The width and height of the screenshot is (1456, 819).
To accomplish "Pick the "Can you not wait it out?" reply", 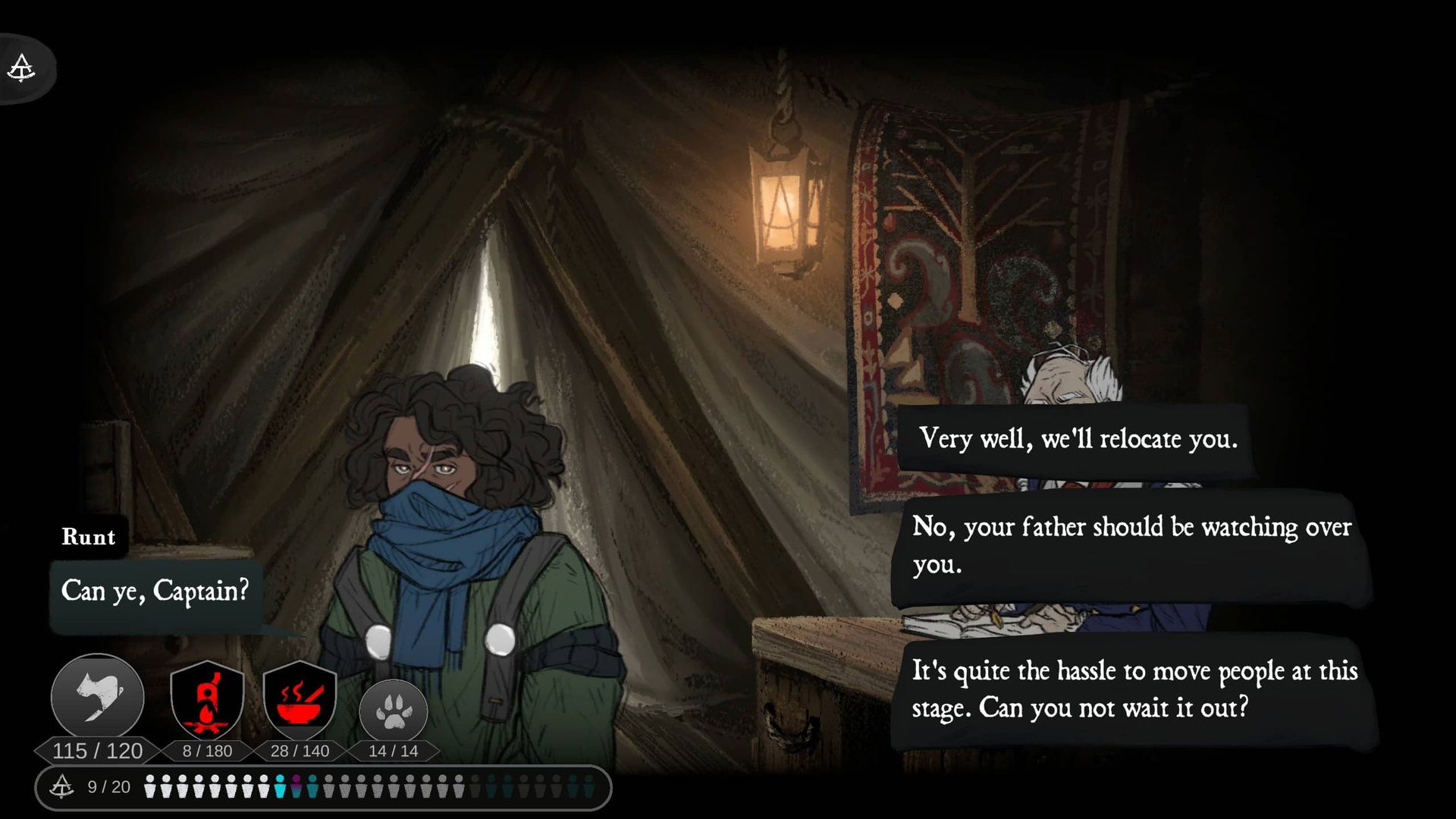I will click(1134, 689).
